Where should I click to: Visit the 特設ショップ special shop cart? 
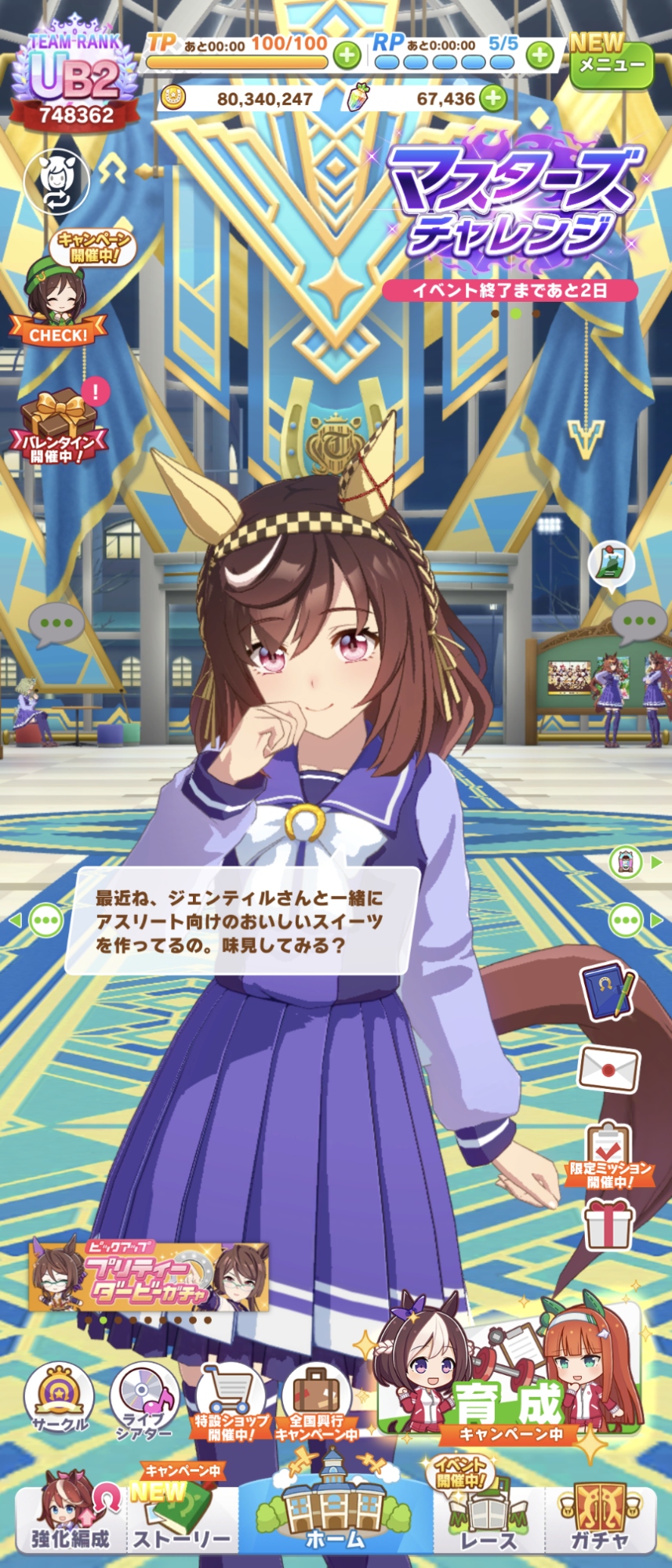(231, 1403)
